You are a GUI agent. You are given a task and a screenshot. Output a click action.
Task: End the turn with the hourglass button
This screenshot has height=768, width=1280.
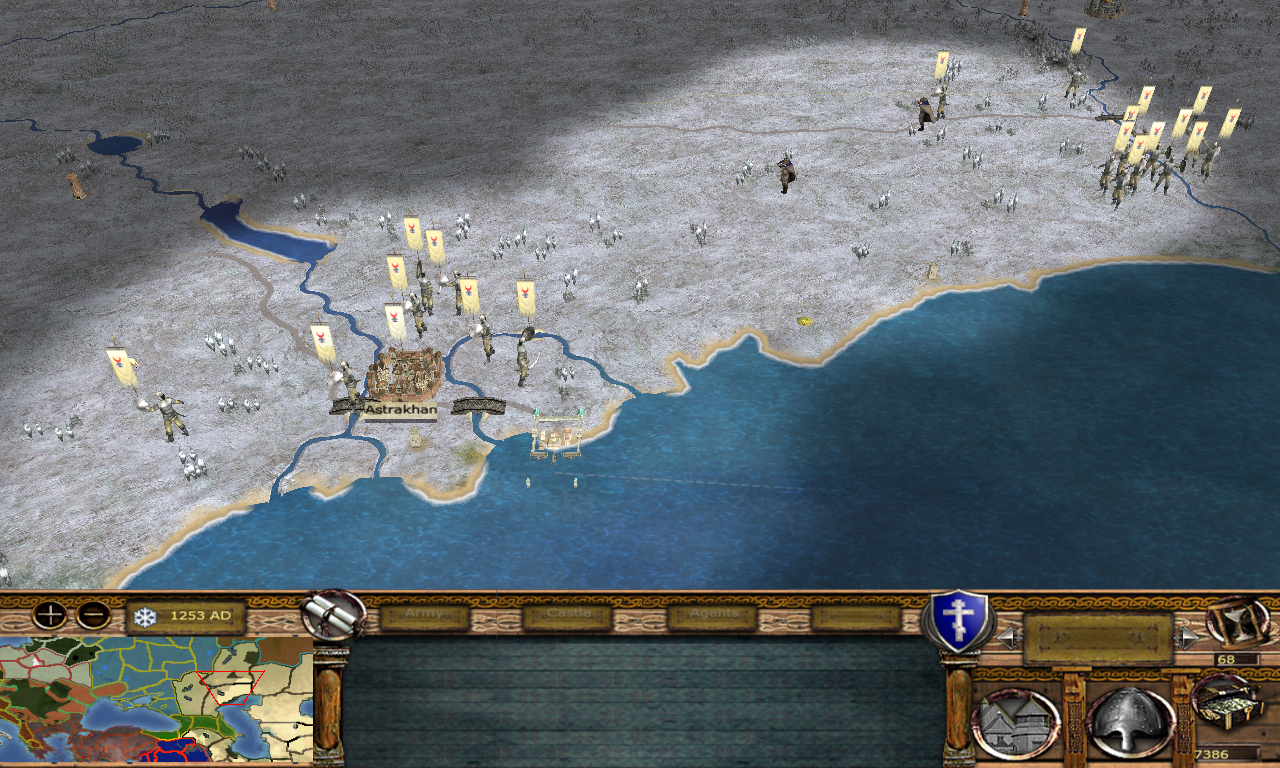point(1238,621)
